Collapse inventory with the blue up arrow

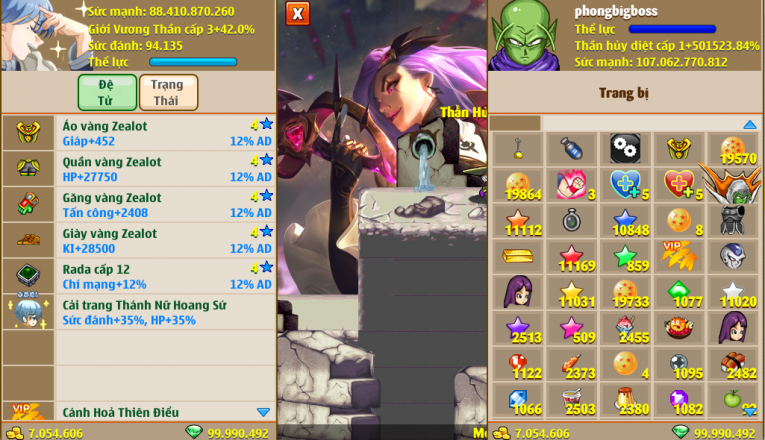tap(749, 124)
